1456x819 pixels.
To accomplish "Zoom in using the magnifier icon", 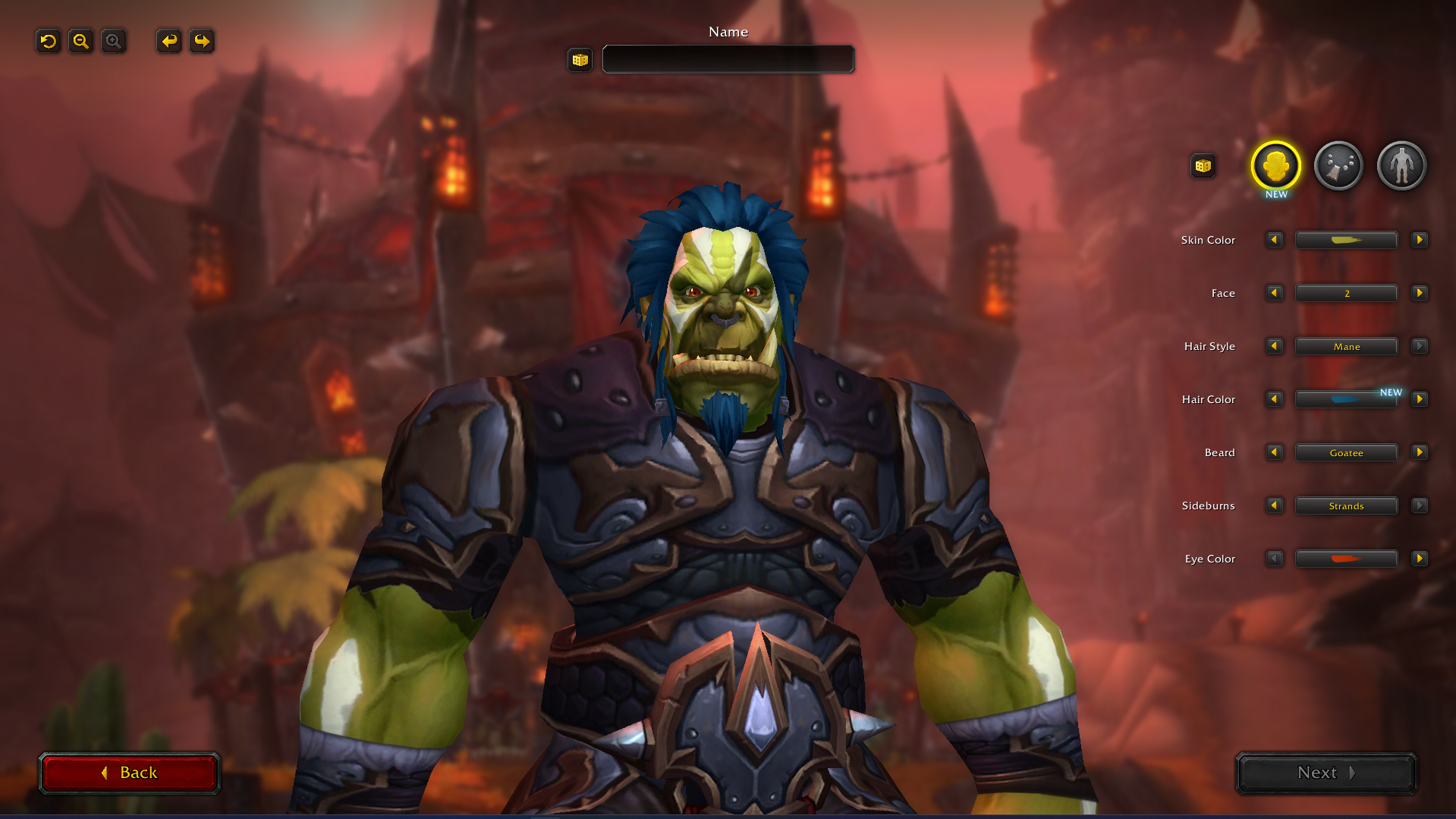I will (113, 41).
